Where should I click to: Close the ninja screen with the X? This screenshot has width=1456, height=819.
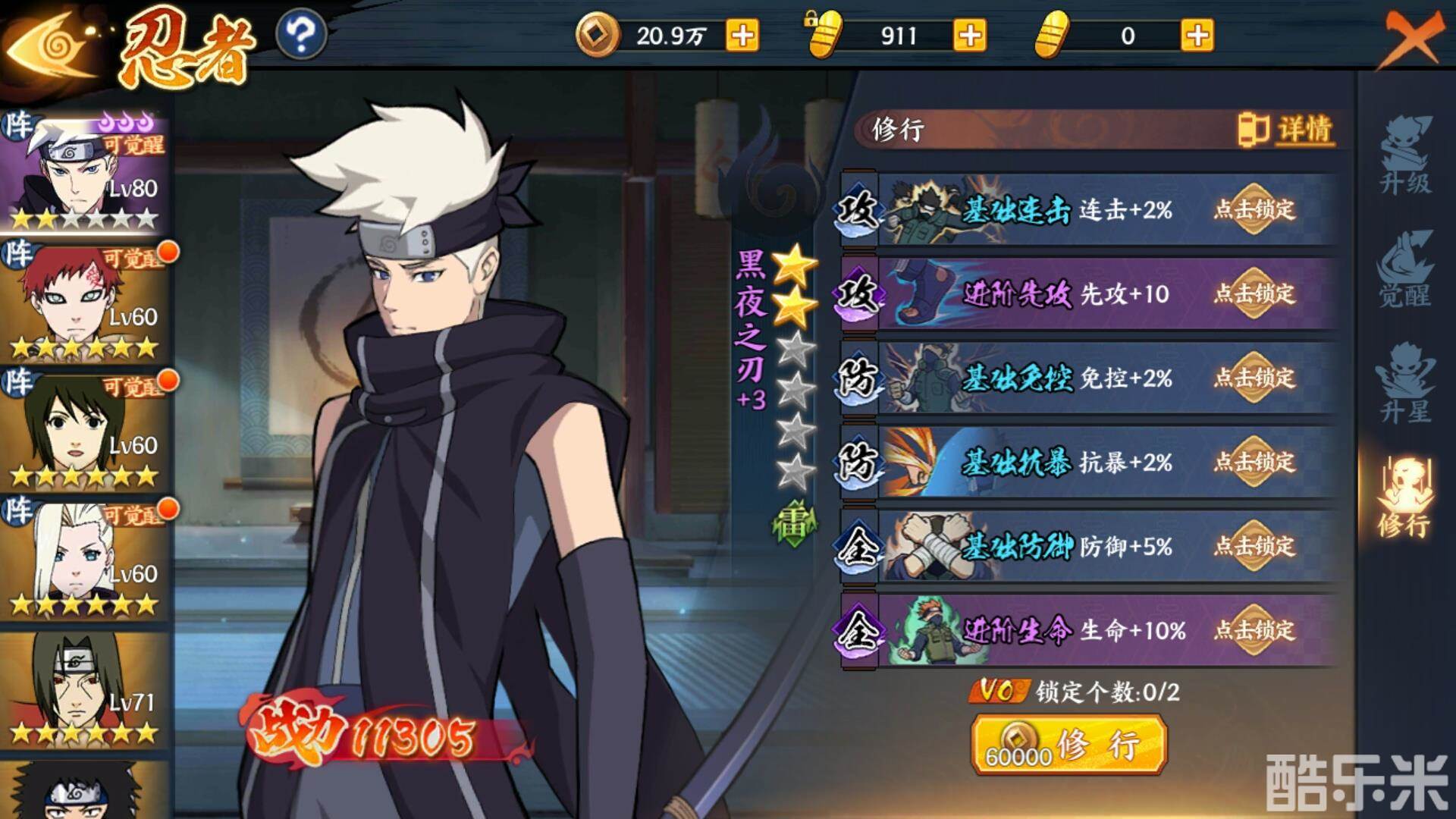click(x=1412, y=38)
